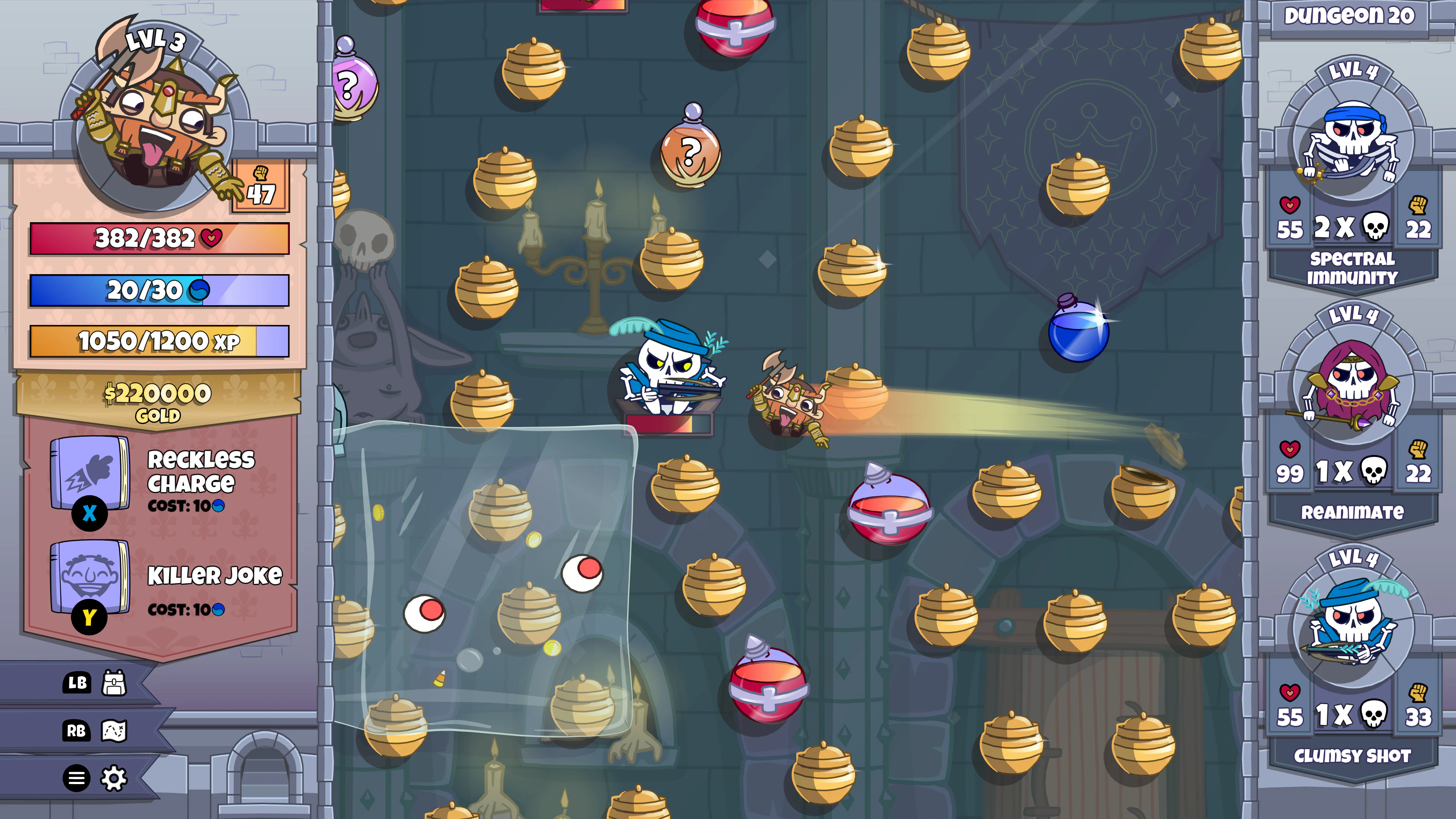
Task: Open the pause menu icon
Action: (x=77, y=779)
